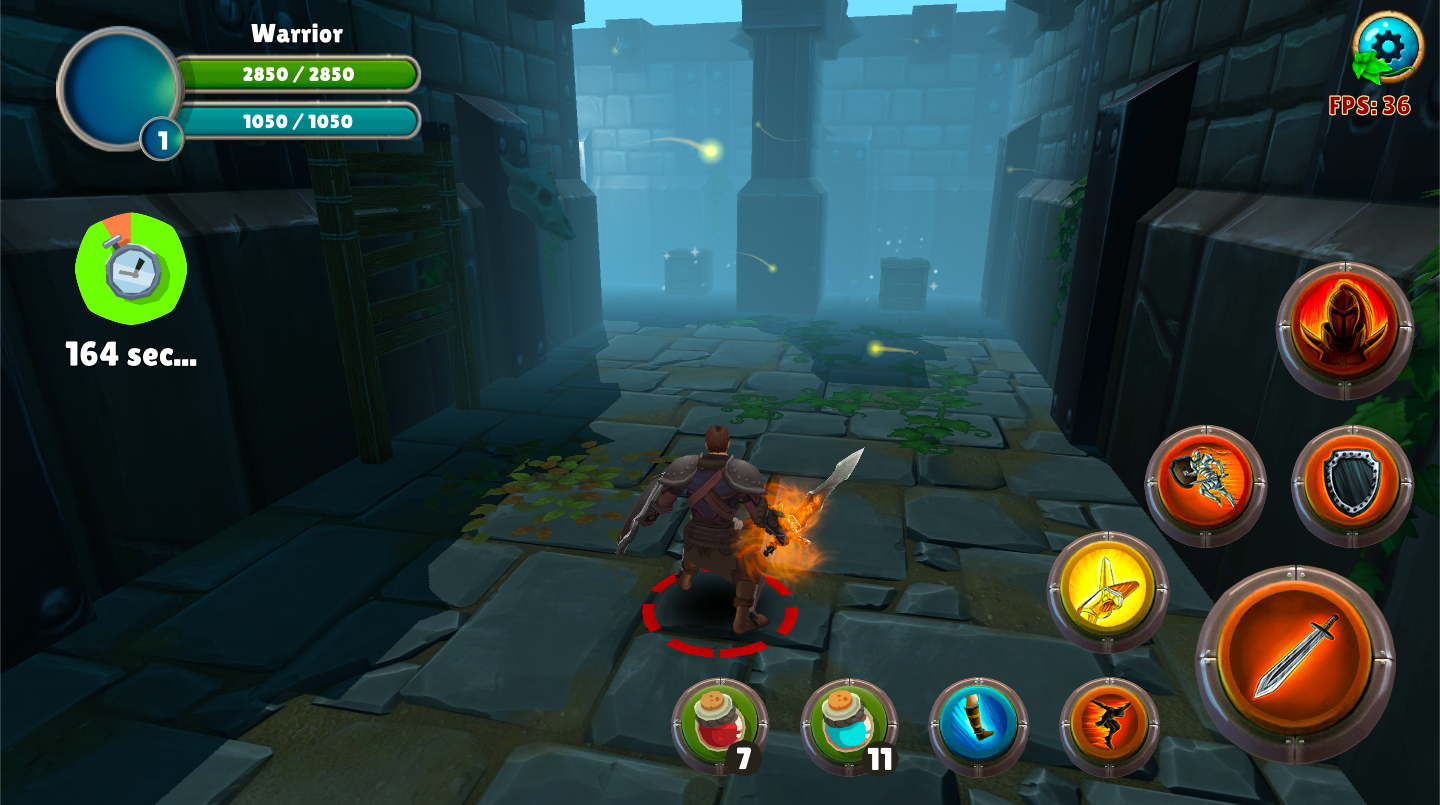Screen dimensions: 1440x805
Task: Activate the flaming helmet skill
Action: pos(1344,330)
